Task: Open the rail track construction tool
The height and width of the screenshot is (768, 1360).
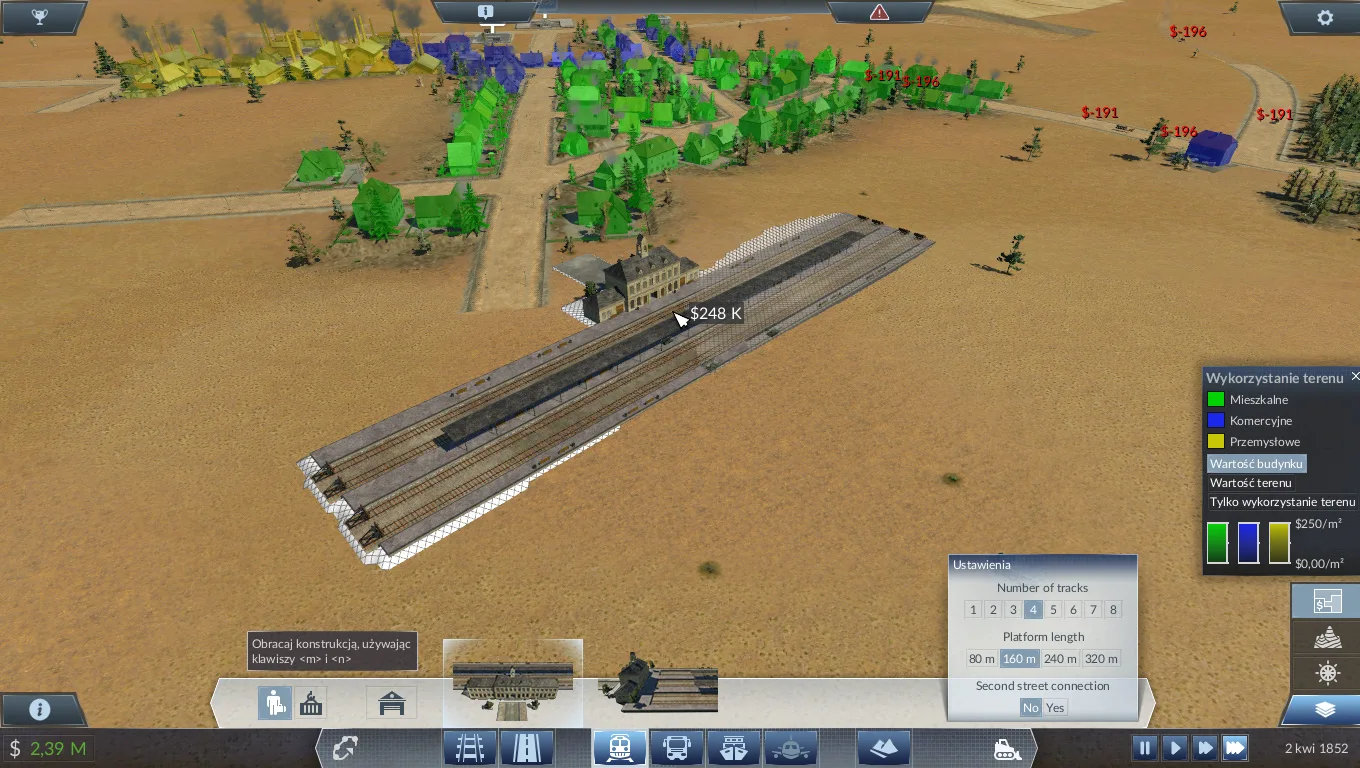Action: tap(468, 747)
